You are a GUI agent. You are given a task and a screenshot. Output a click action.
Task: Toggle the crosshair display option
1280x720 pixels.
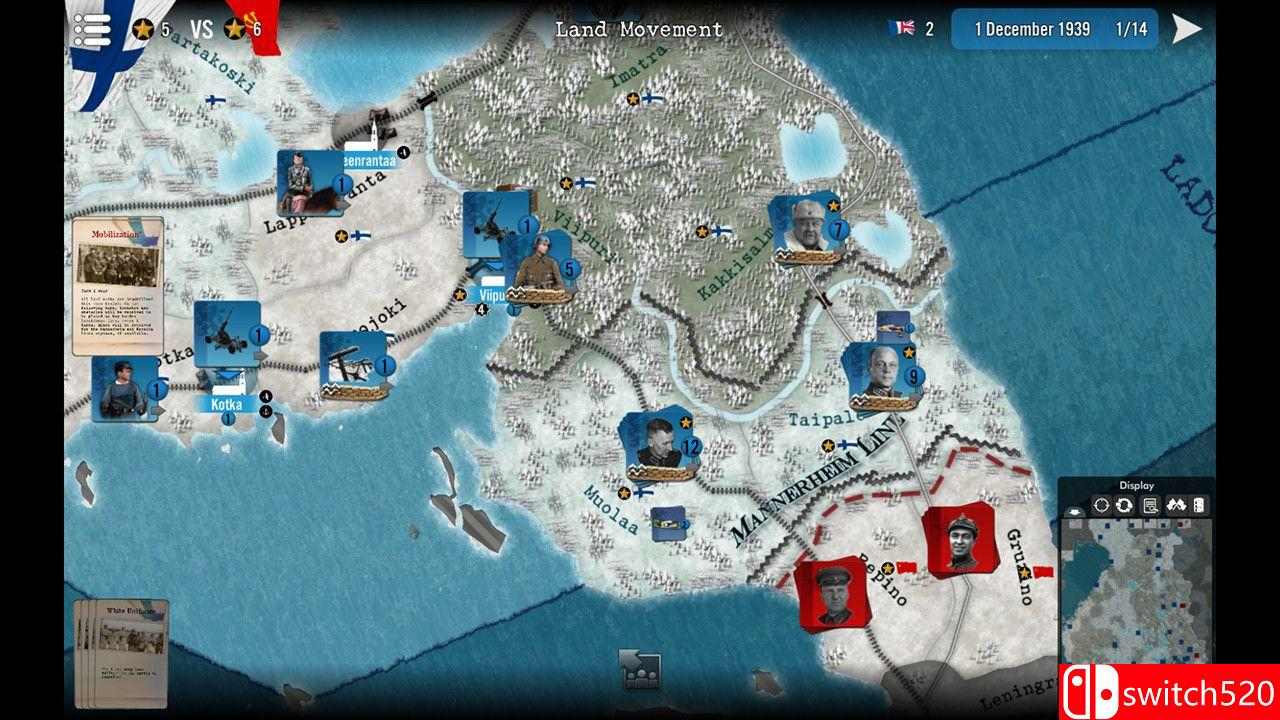click(1101, 505)
